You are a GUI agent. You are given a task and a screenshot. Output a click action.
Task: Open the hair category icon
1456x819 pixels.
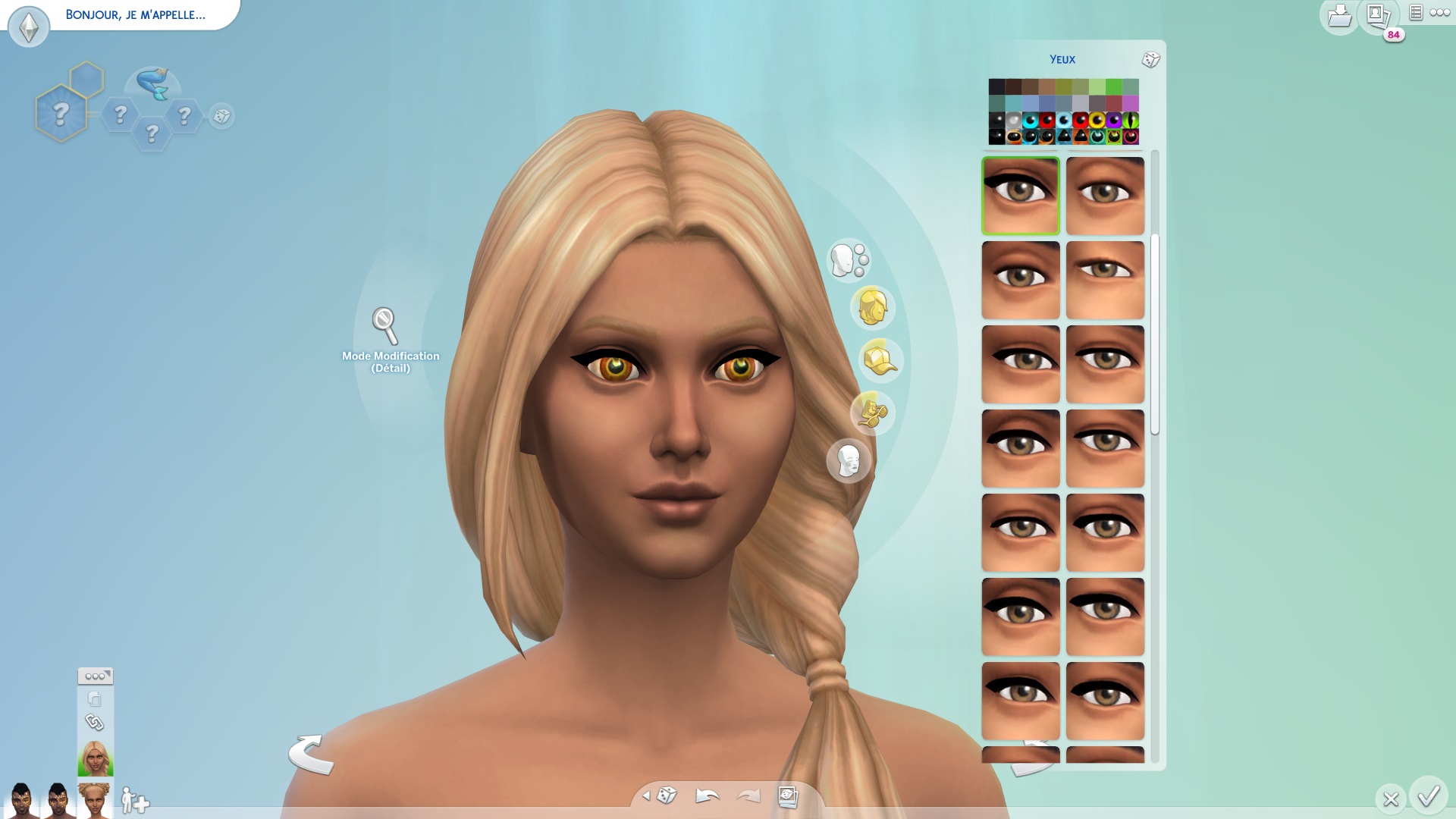pyautogui.click(x=872, y=308)
